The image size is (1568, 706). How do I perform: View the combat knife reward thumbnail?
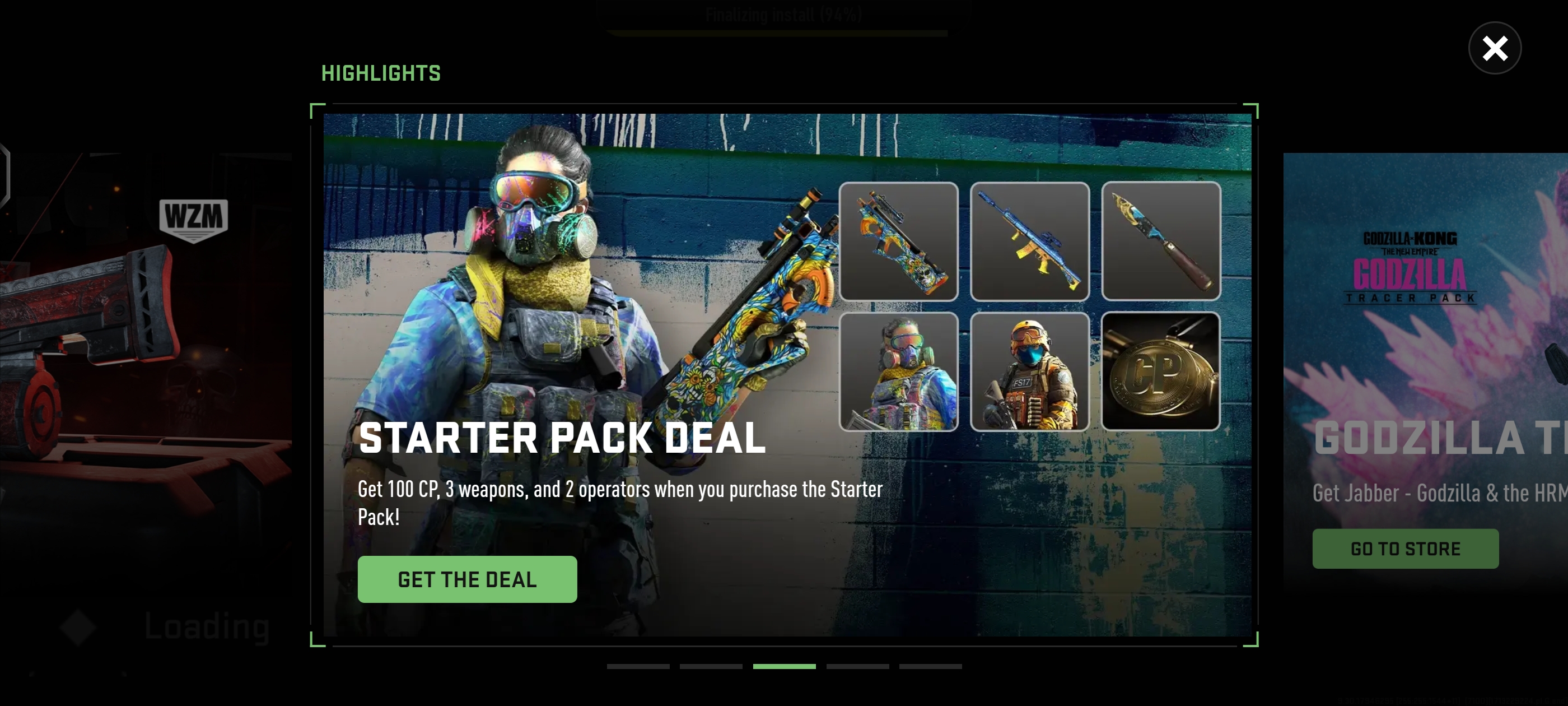coord(1161,241)
